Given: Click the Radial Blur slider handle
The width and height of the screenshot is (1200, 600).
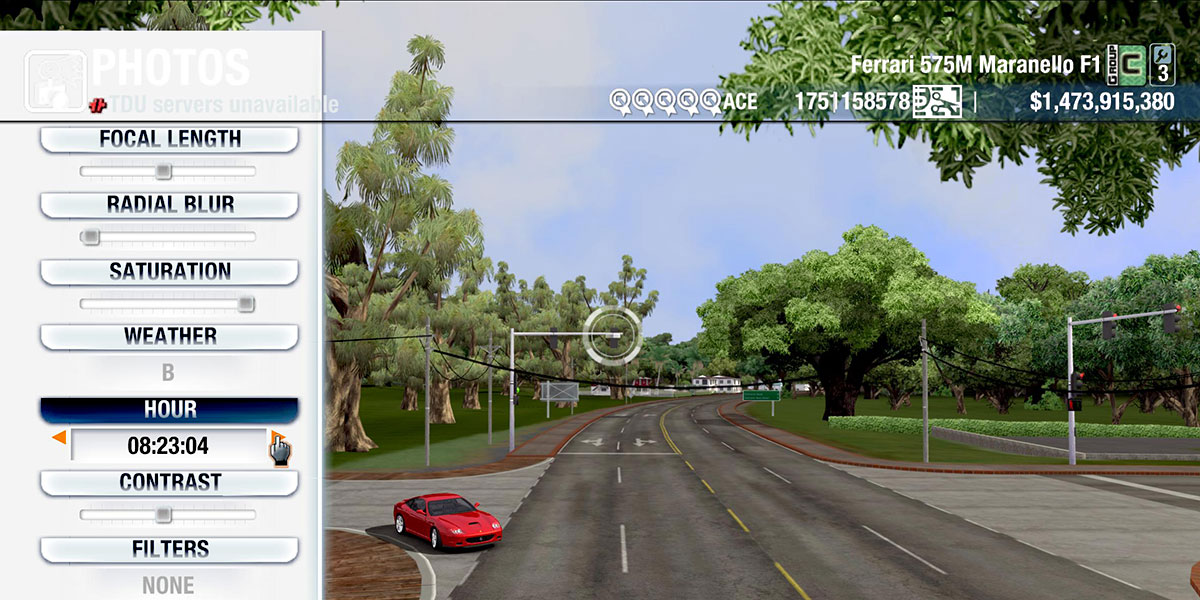Looking at the screenshot, I should click(x=90, y=237).
